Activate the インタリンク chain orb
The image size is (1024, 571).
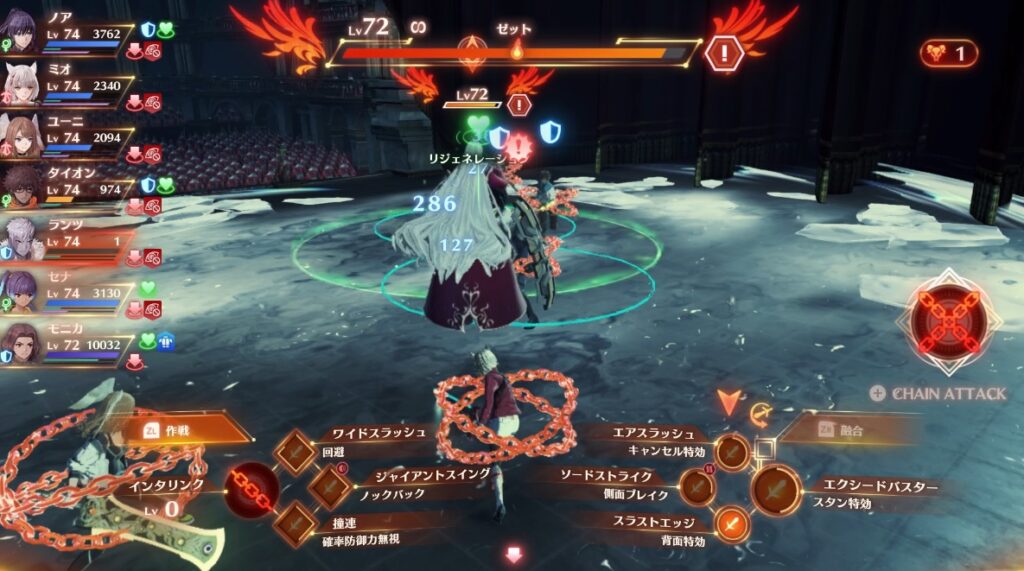point(250,487)
